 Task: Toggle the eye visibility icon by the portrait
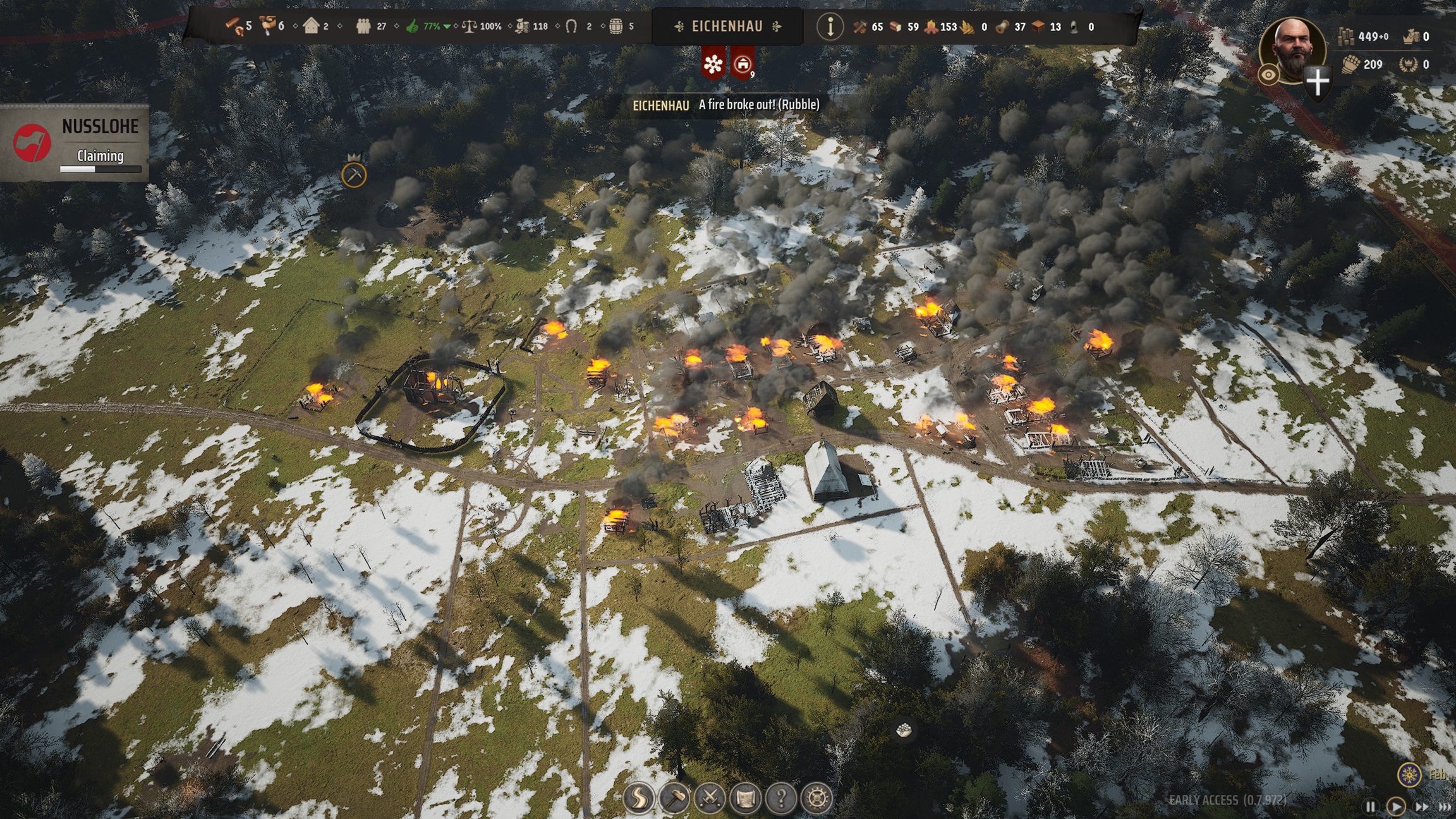coord(1268,75)
